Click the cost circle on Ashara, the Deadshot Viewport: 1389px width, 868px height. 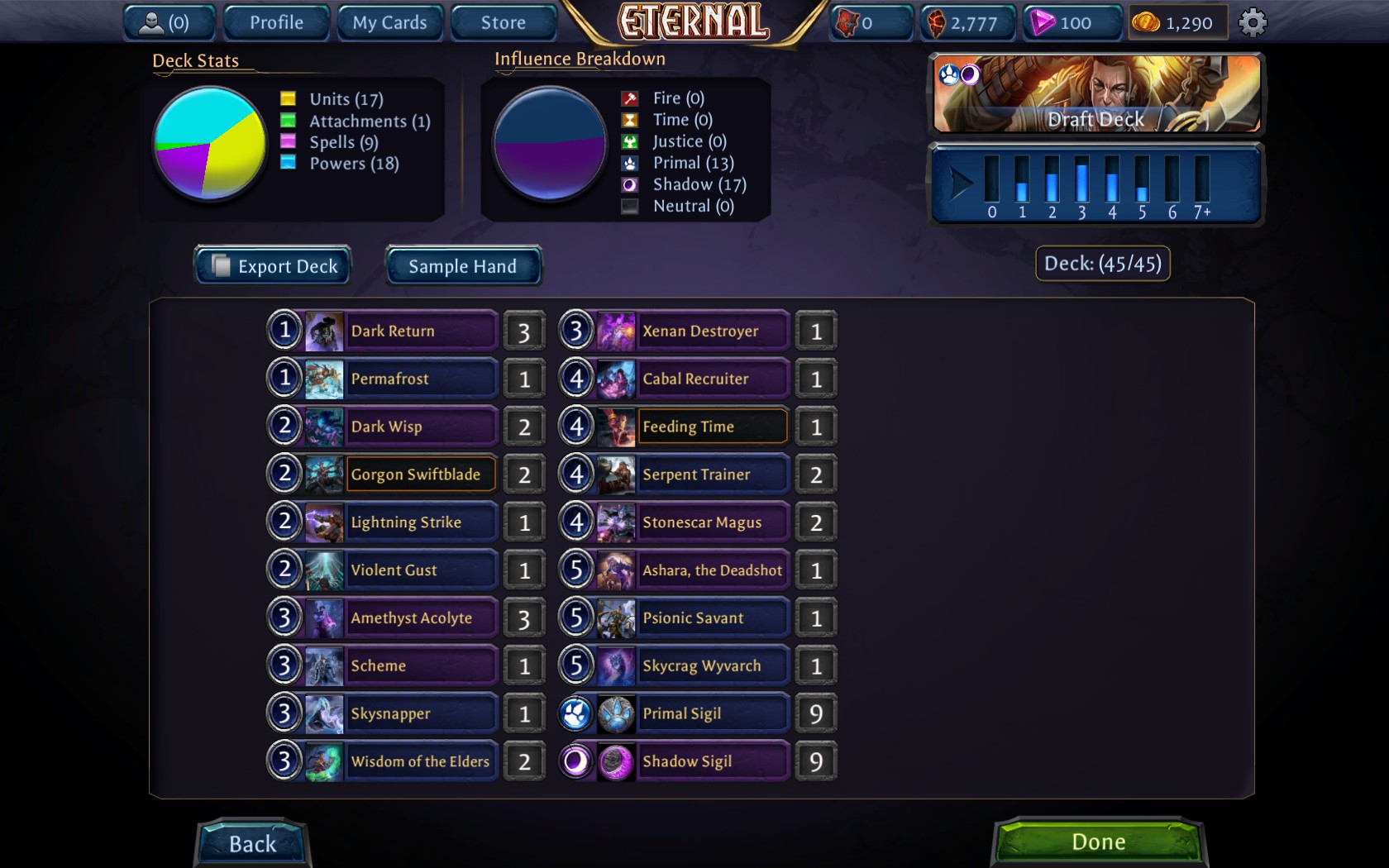(576, 570)
